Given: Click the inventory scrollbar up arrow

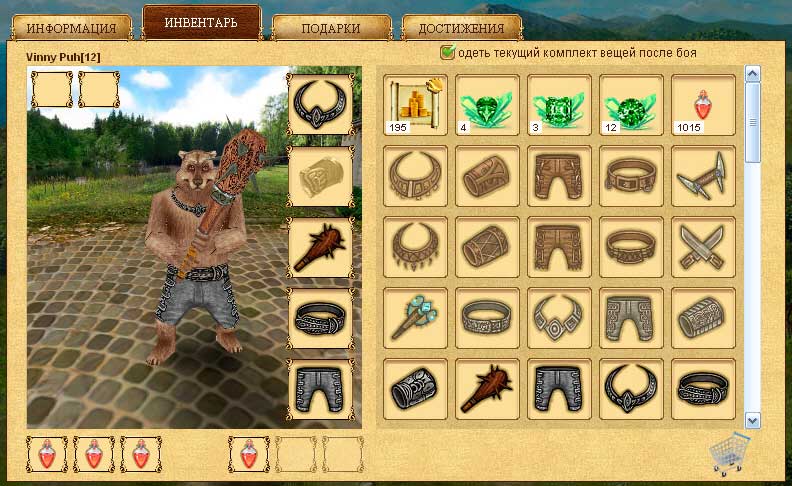Looking at the screenshot, I should (x=753, y=74).
